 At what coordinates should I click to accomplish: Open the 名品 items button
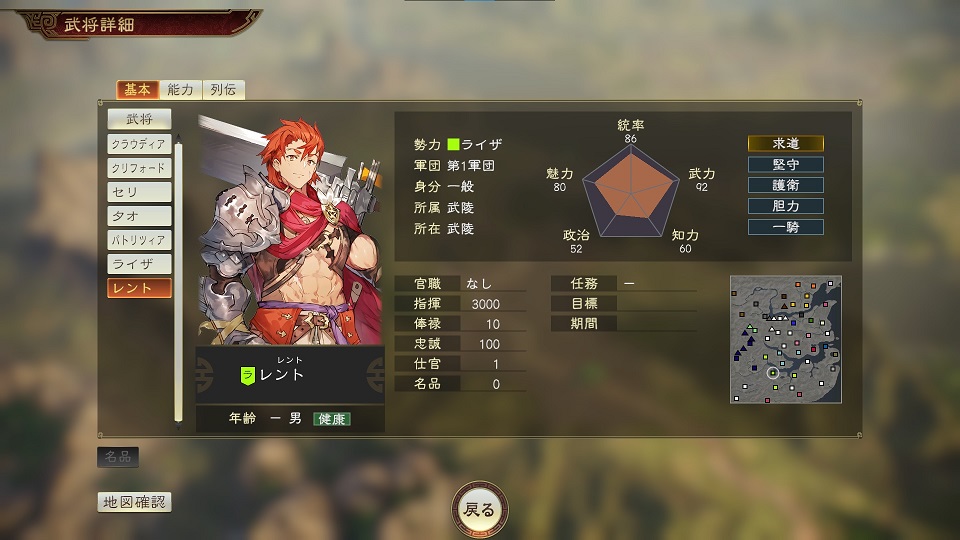(118, 457)
